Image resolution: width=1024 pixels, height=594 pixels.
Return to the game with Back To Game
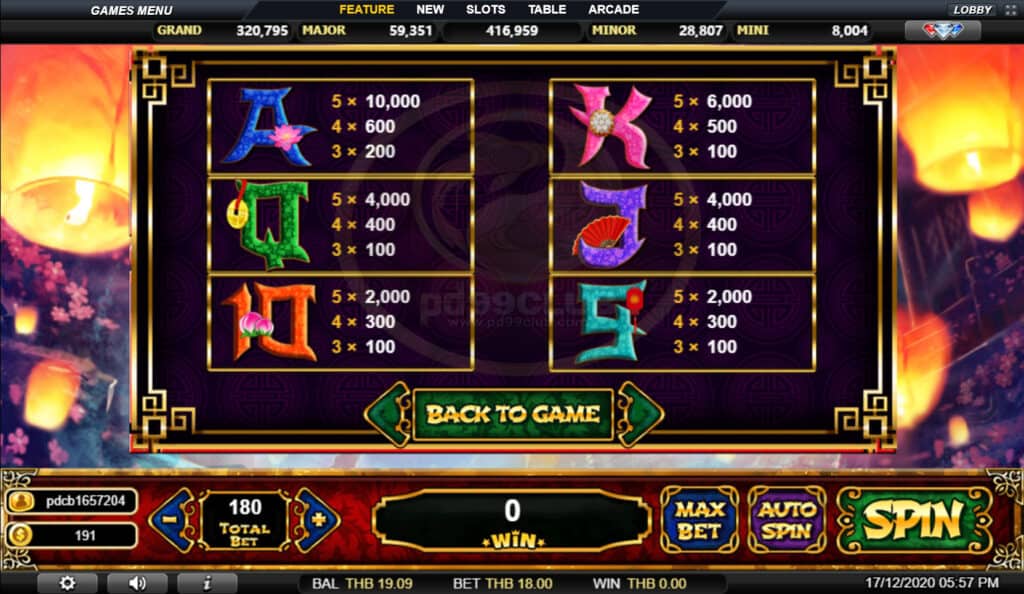click(x=513, y=414)
